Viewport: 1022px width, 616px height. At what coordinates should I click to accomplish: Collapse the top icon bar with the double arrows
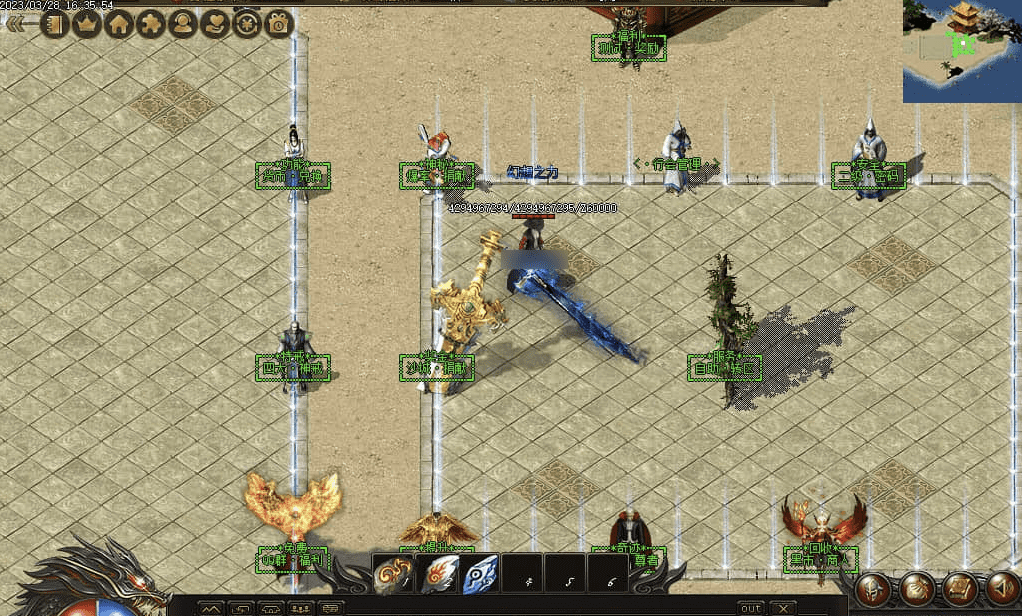17,25
